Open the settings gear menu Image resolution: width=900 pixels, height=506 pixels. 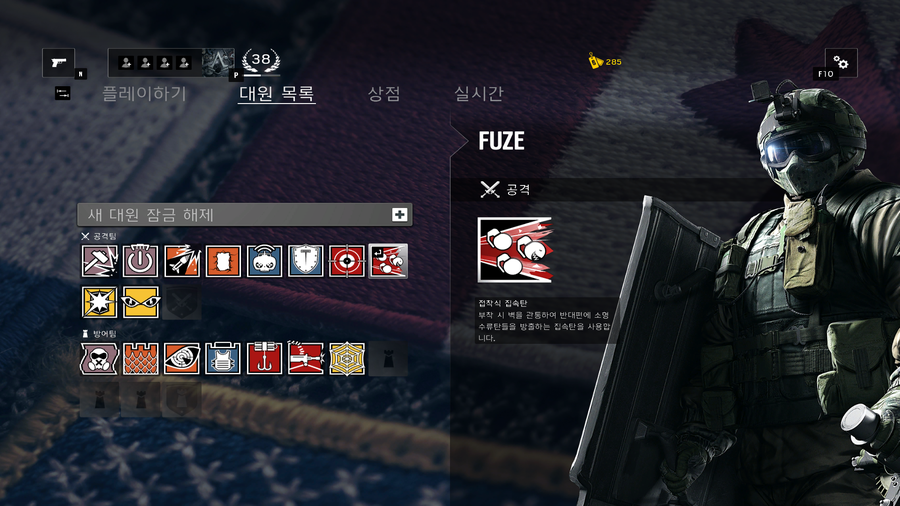(x=840, y=63)
